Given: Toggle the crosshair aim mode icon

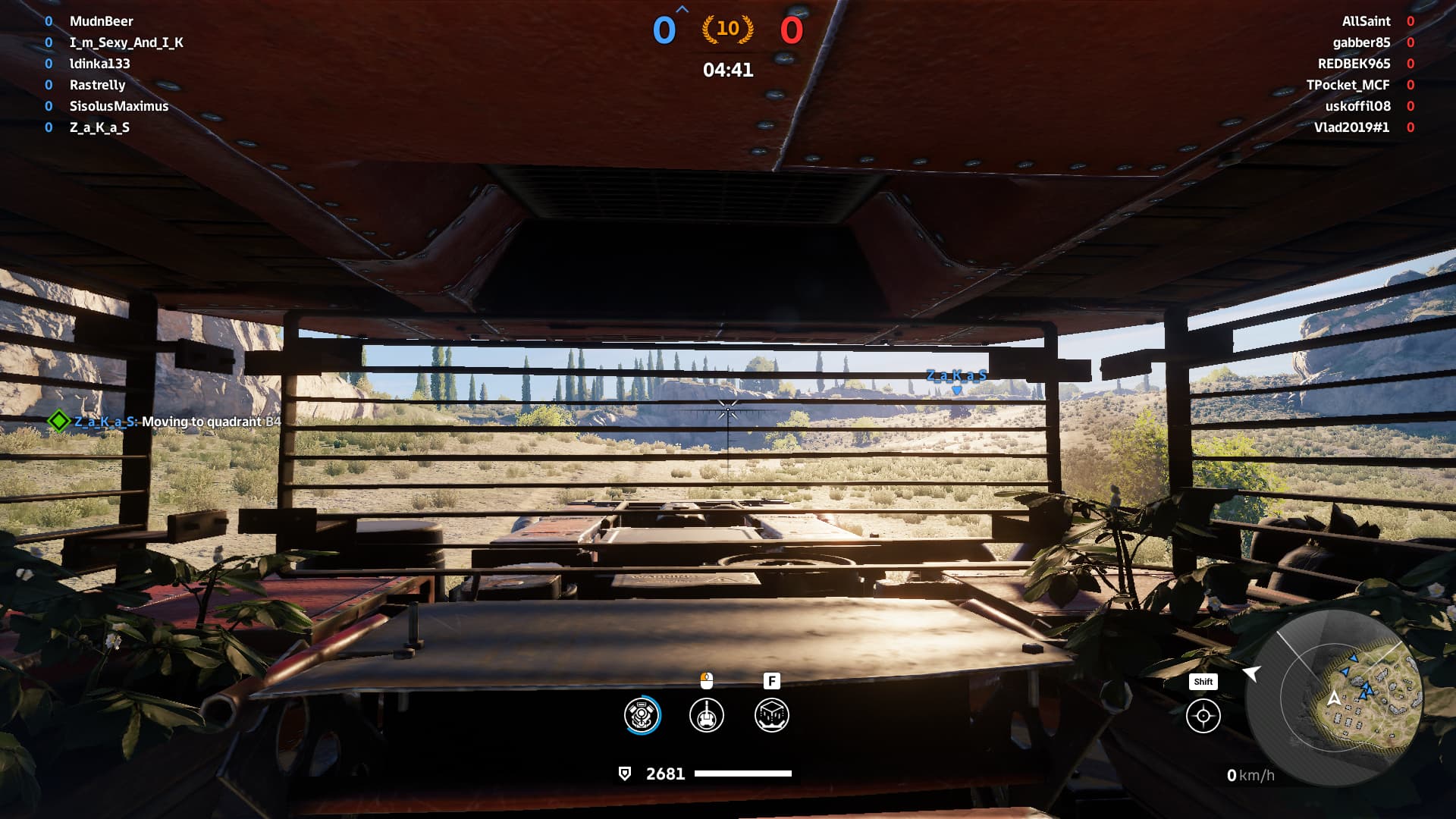Looking at the screenshot, I should tap(1203, 717).
